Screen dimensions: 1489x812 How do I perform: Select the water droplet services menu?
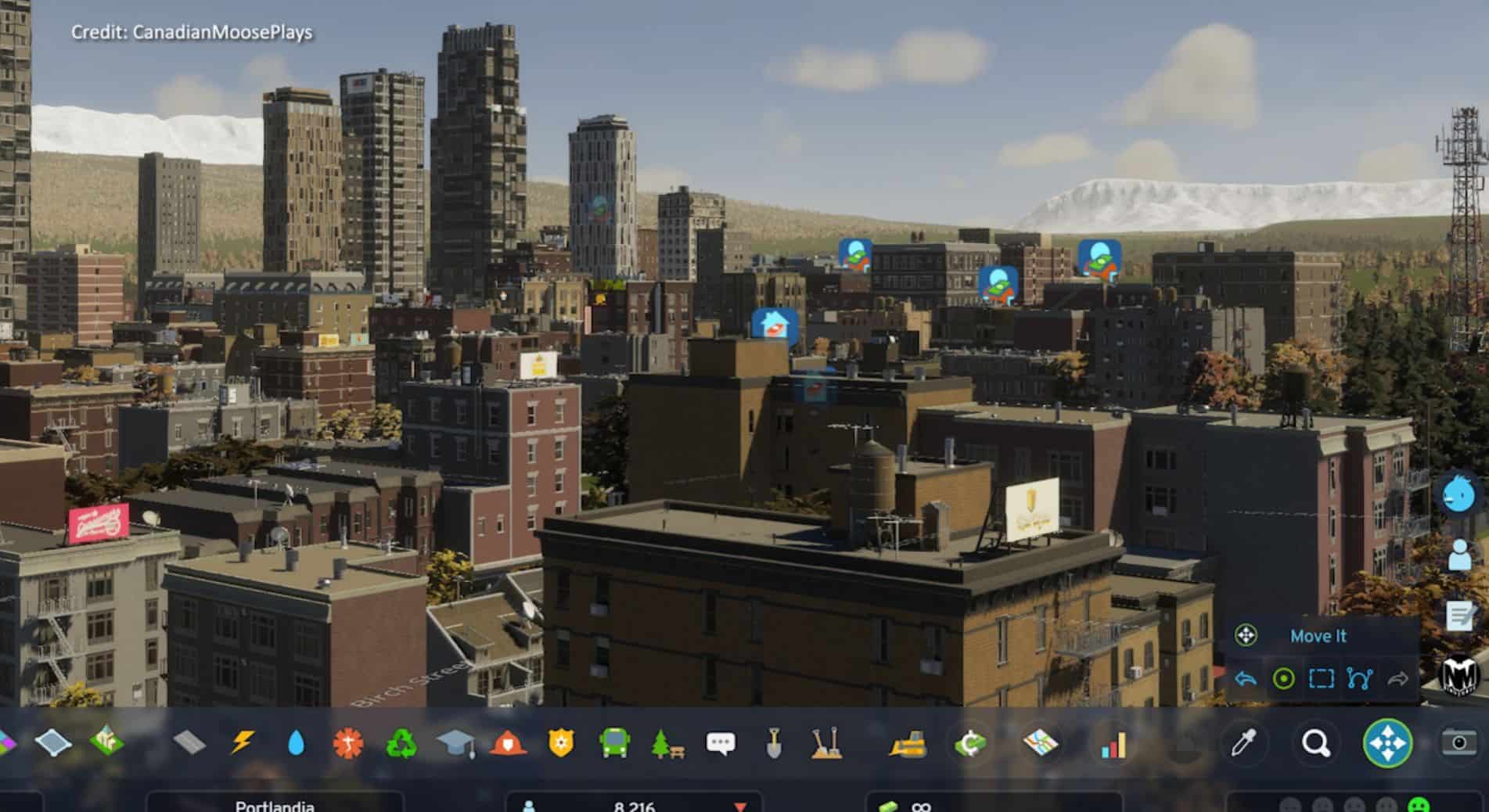tap(296, 743)
